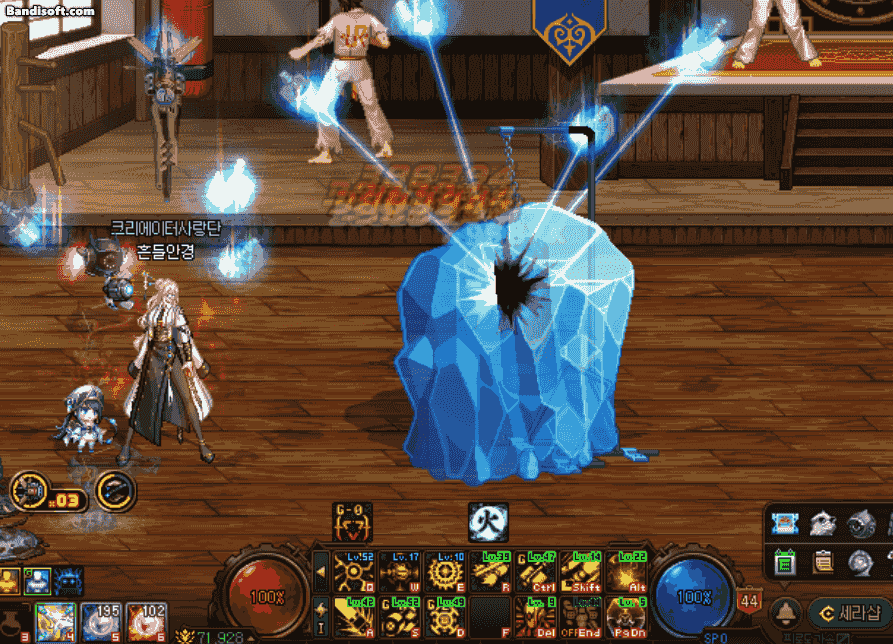Use the blue potion with 195 count

(101, 623)
